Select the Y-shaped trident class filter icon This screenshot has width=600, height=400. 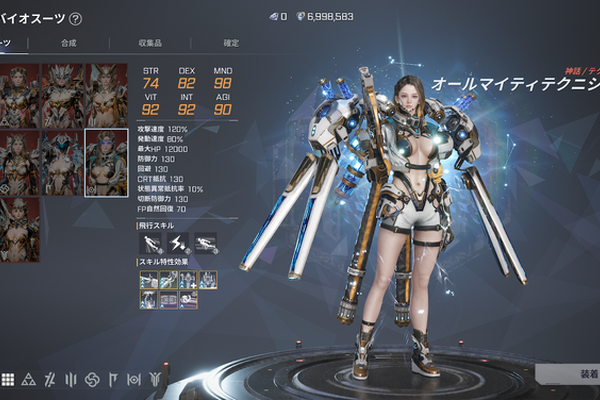155,379
